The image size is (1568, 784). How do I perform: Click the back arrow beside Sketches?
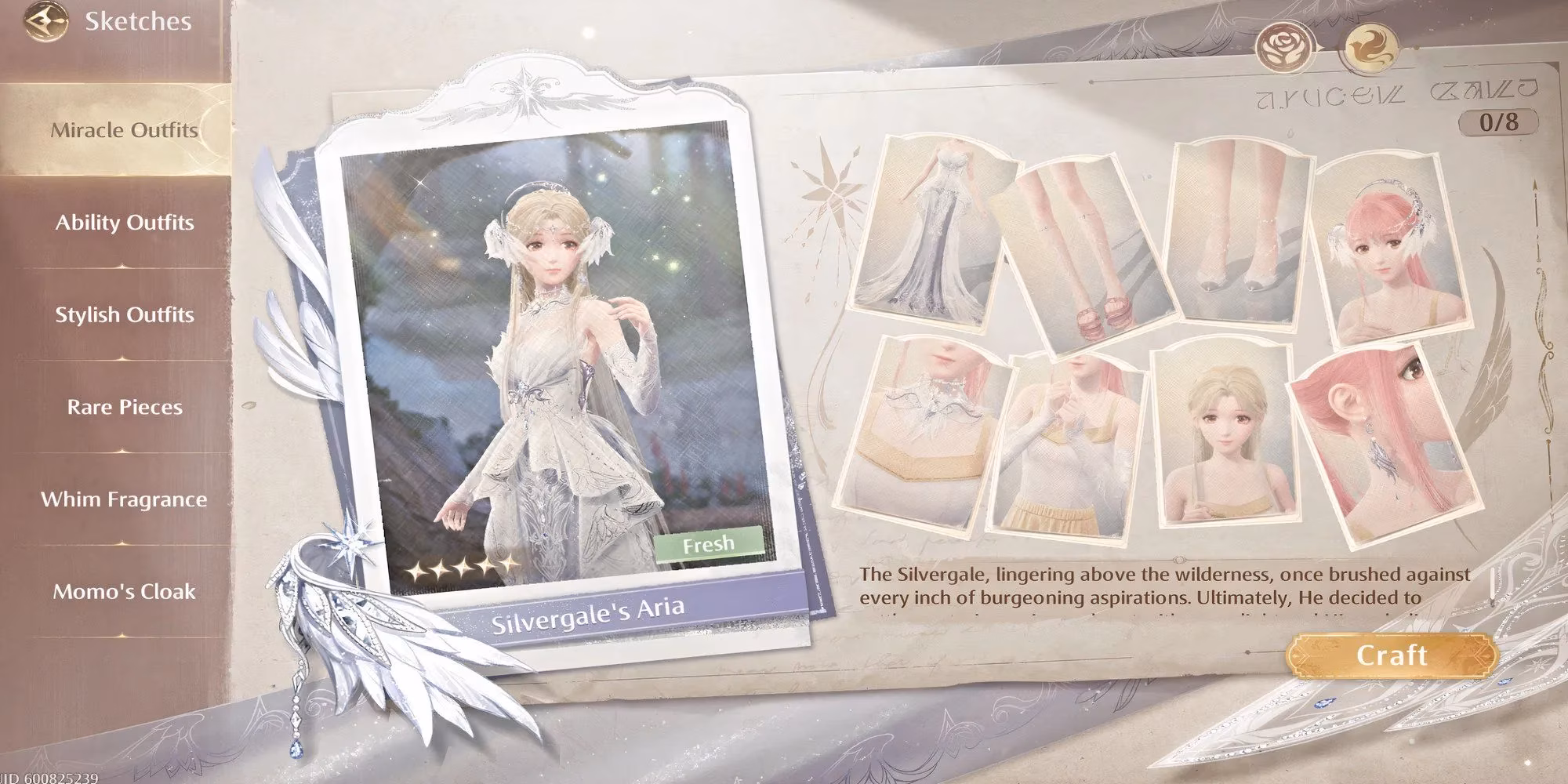point(45,21)
